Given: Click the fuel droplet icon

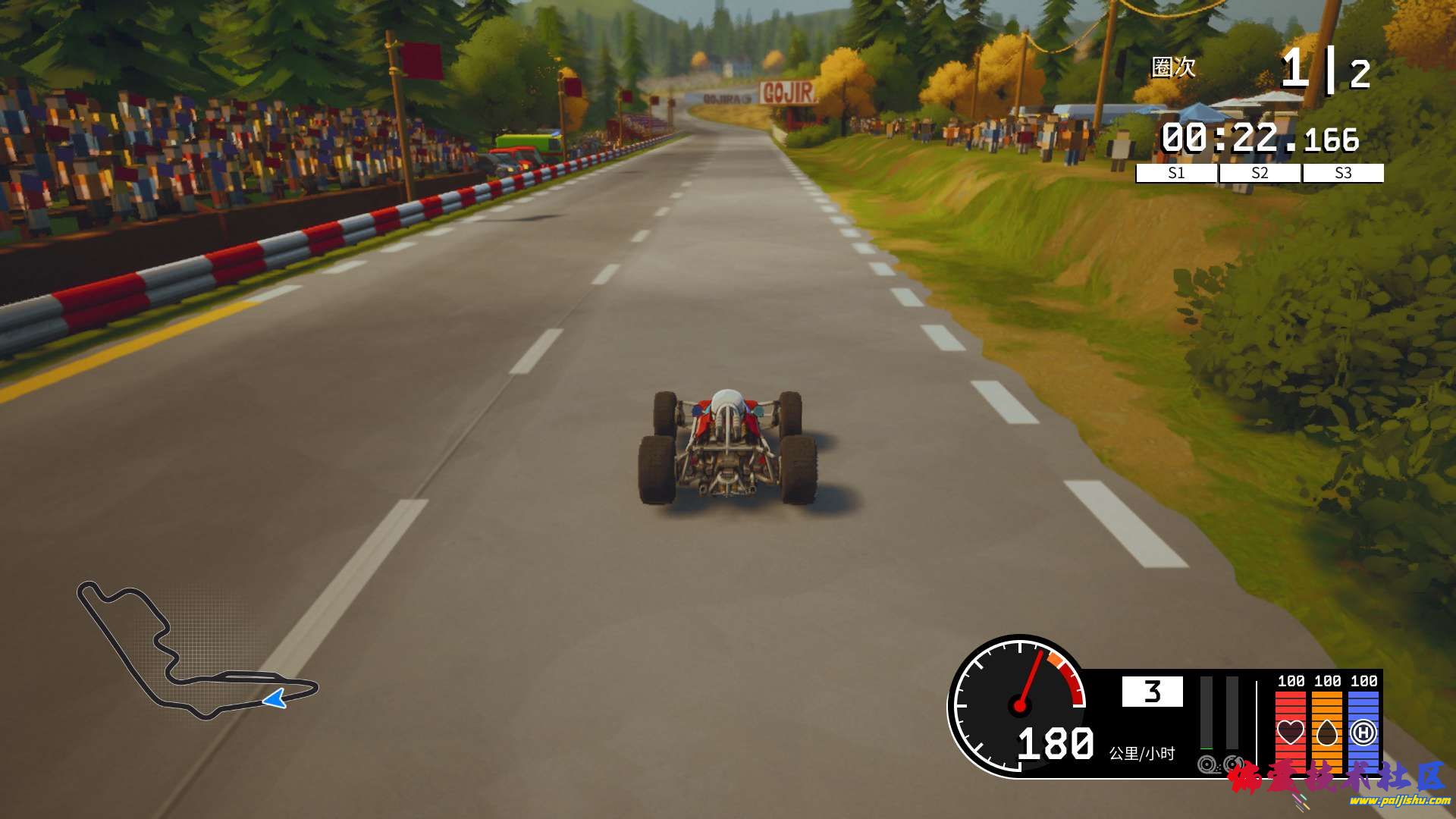Looking at the screenshot, I should (1326, 734).
